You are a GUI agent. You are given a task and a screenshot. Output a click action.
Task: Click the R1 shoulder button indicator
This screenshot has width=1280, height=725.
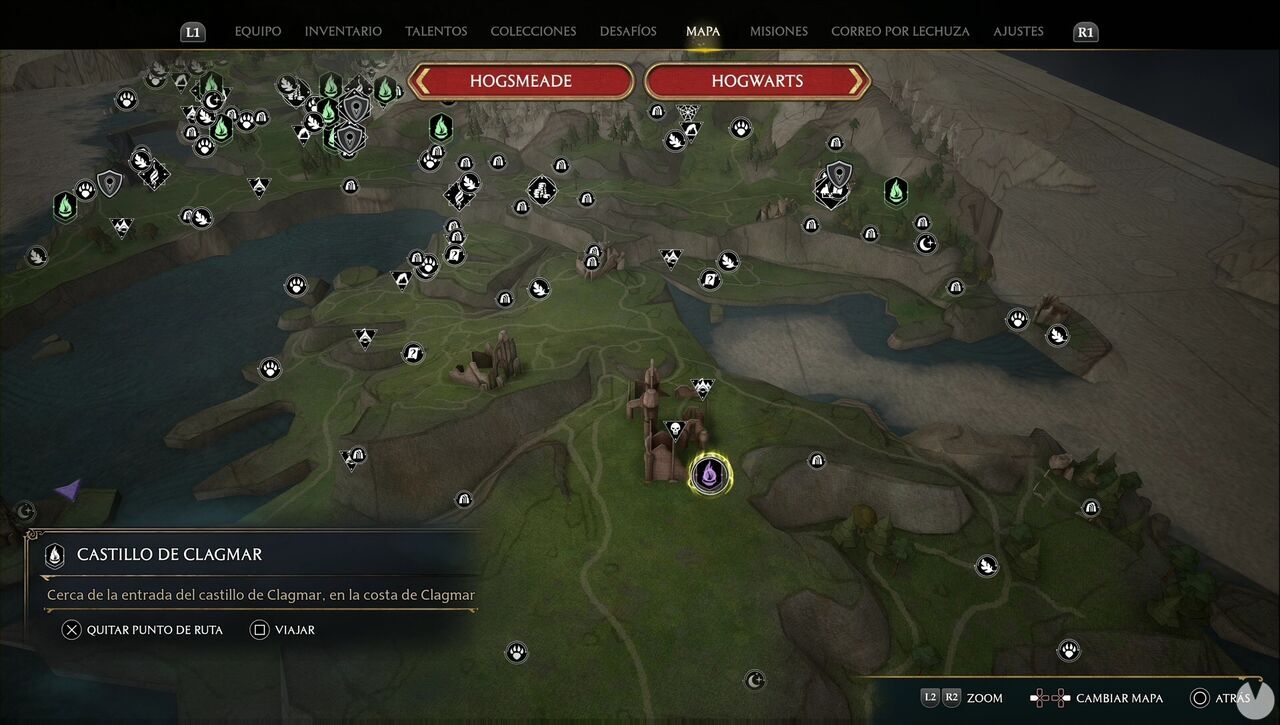(x=1085, y=31)
